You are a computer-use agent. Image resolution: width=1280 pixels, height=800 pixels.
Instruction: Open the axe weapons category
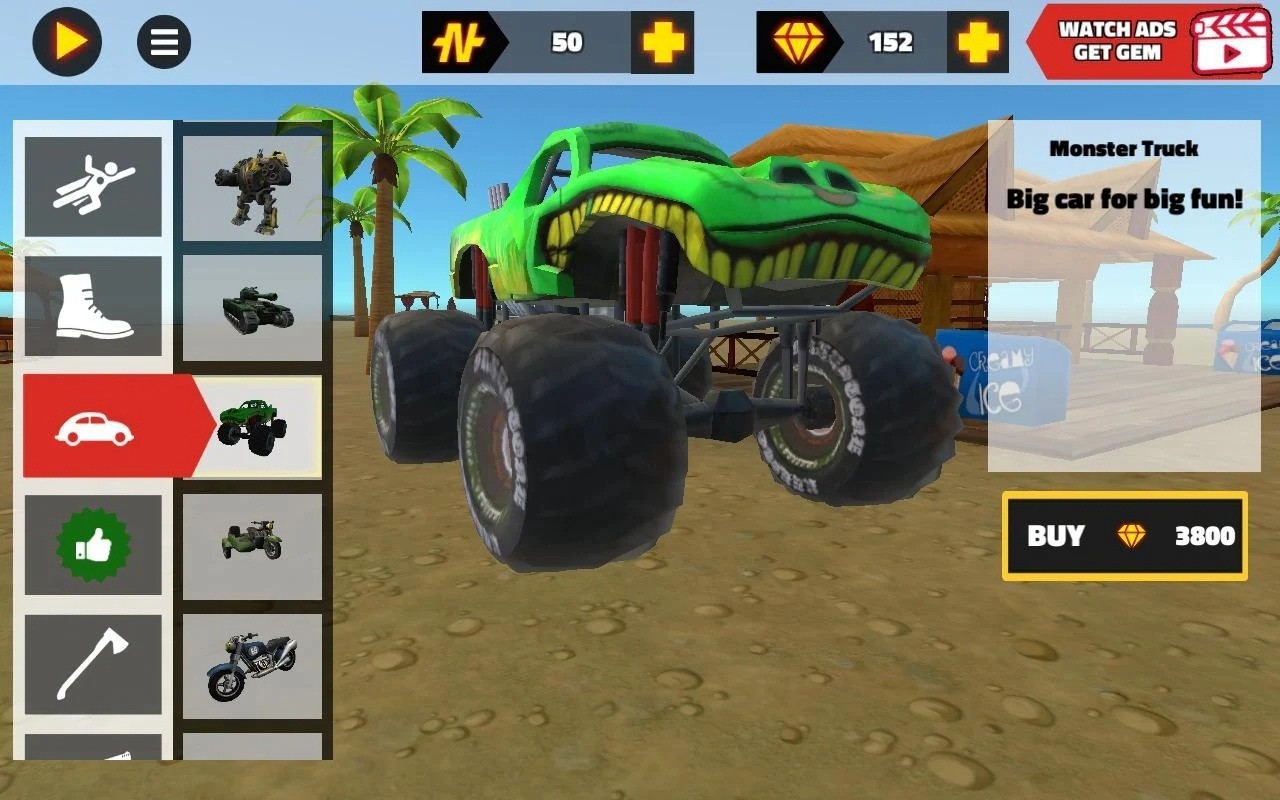click(93, 666)
